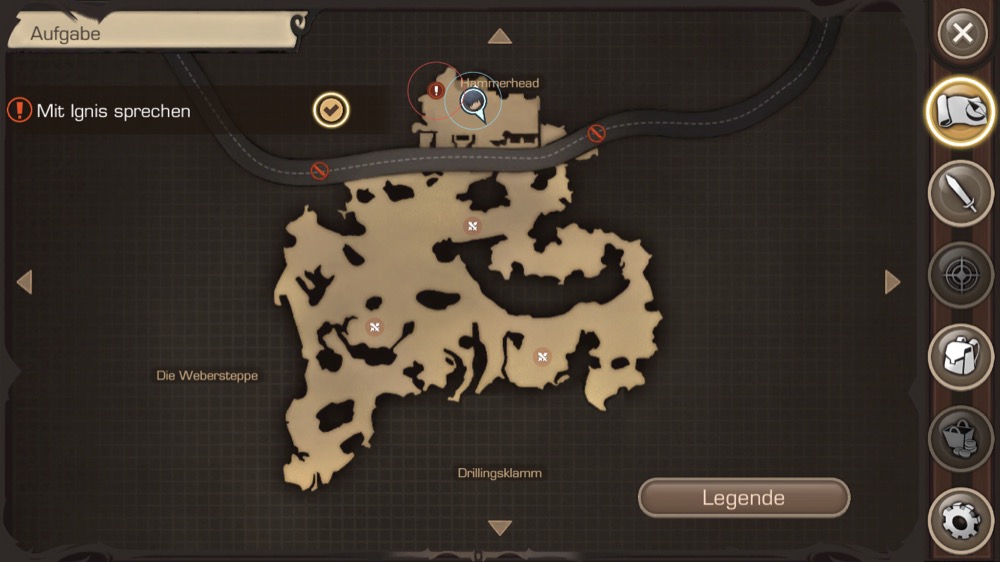1000x562 pixels.
Task: Open the backpack inventory menu
Action: (x=961, y=357)
